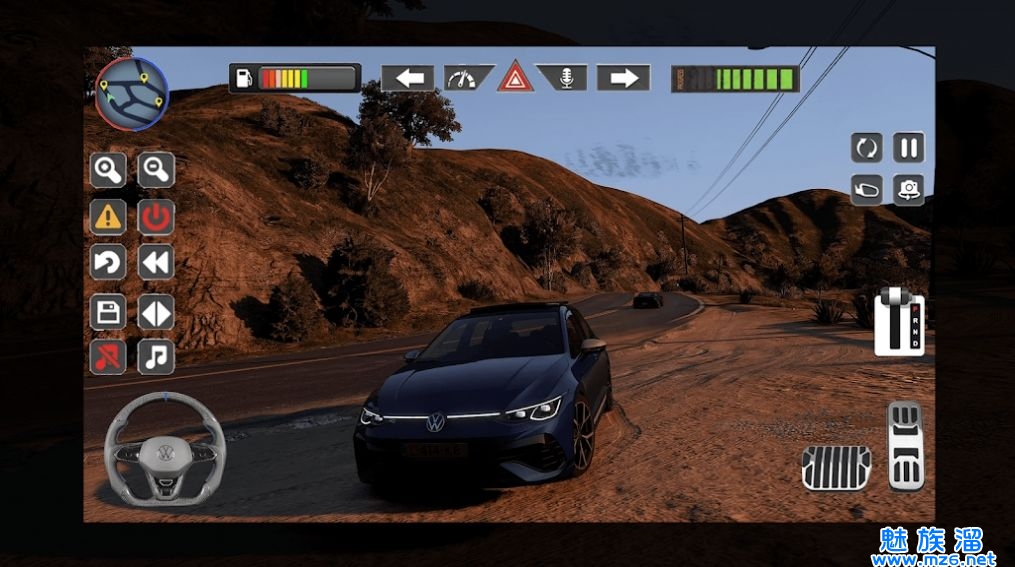Pause the game
Screen dimensions: 1015x567
click(x=908, y=148)
